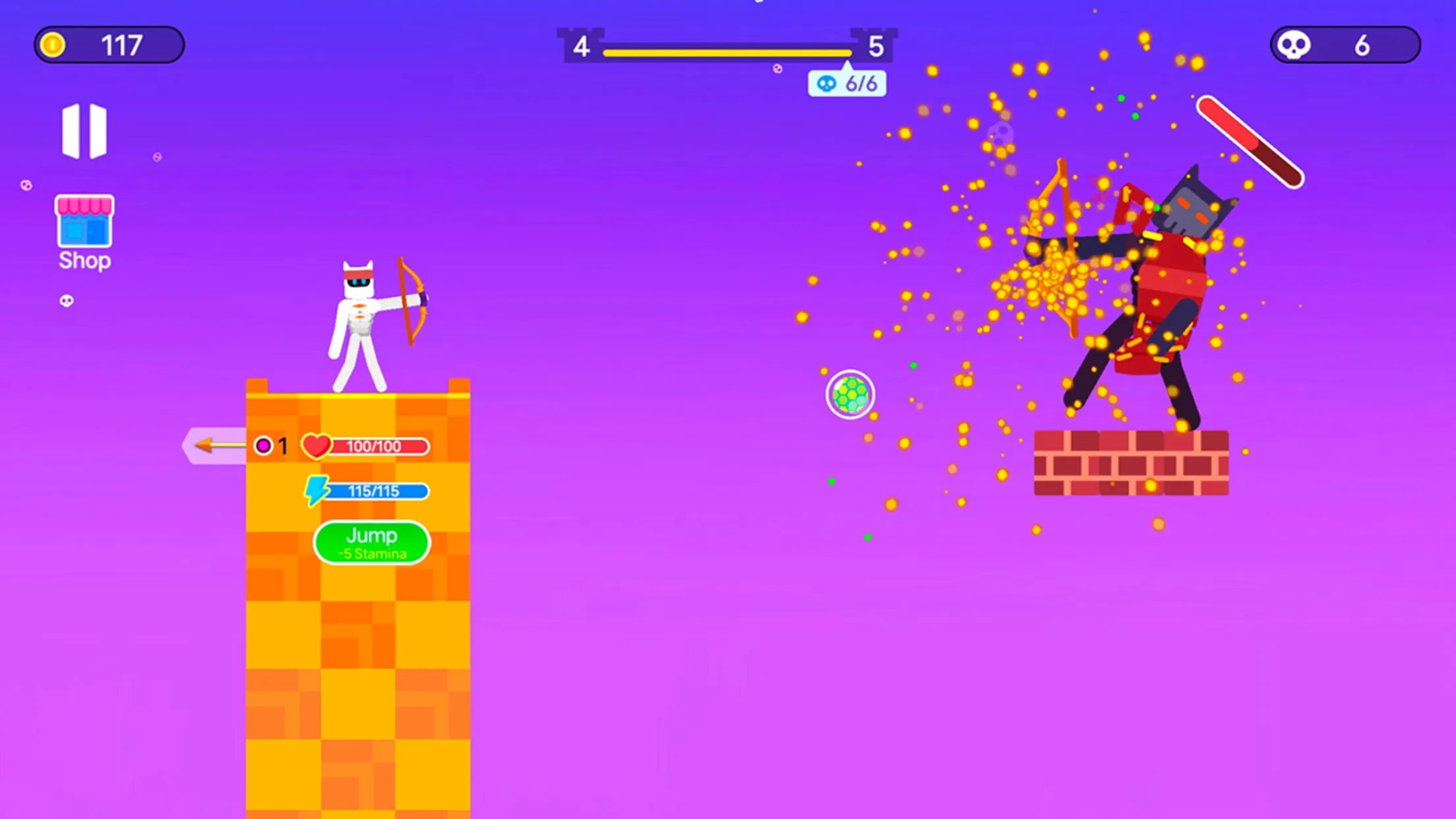The width and height of the screenshot is (1456, 819).
Task: Click the 6/6 skull progress badge
Action: [847, 83]
